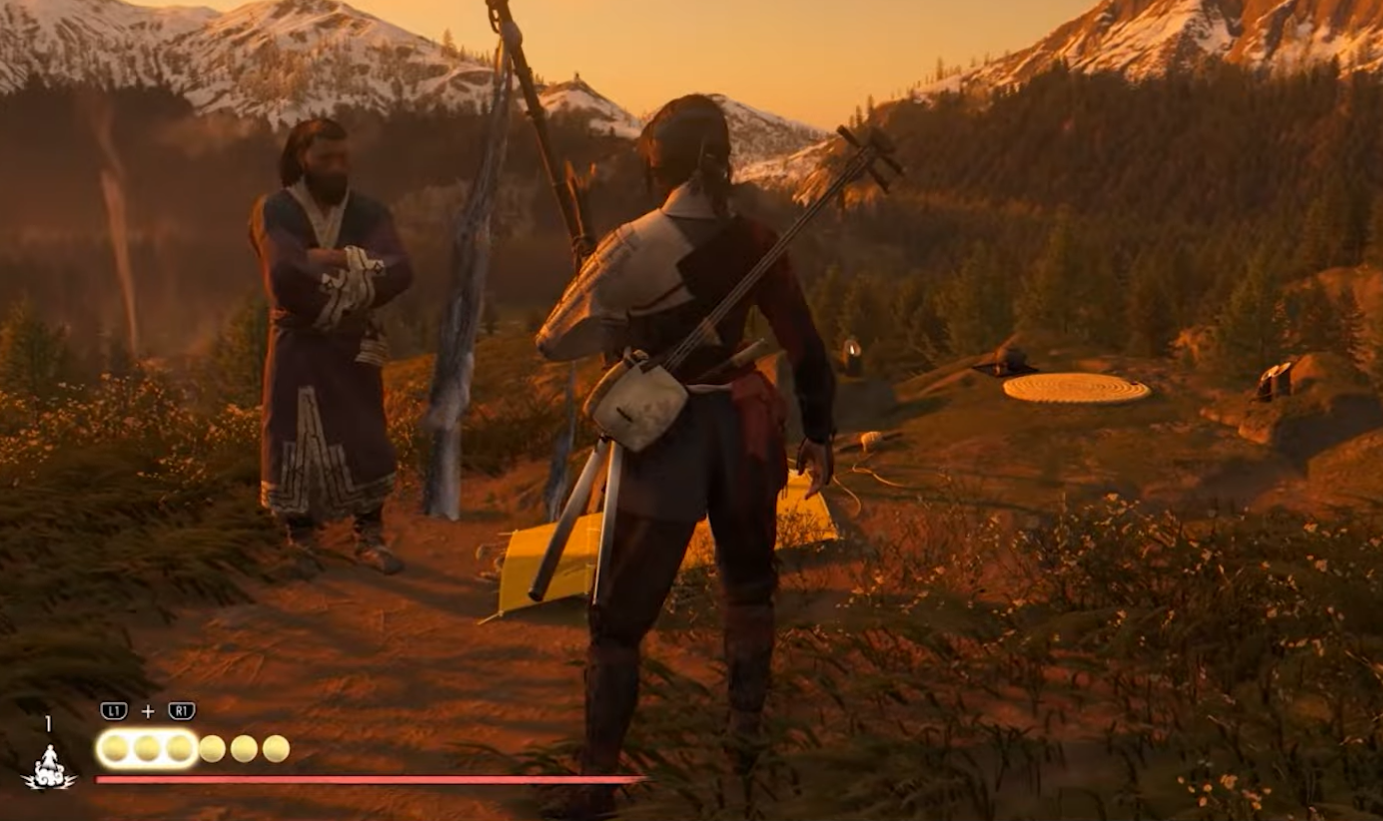Select the smoke bomb item icon
The image size is (1383, 821).
point(48,768)
